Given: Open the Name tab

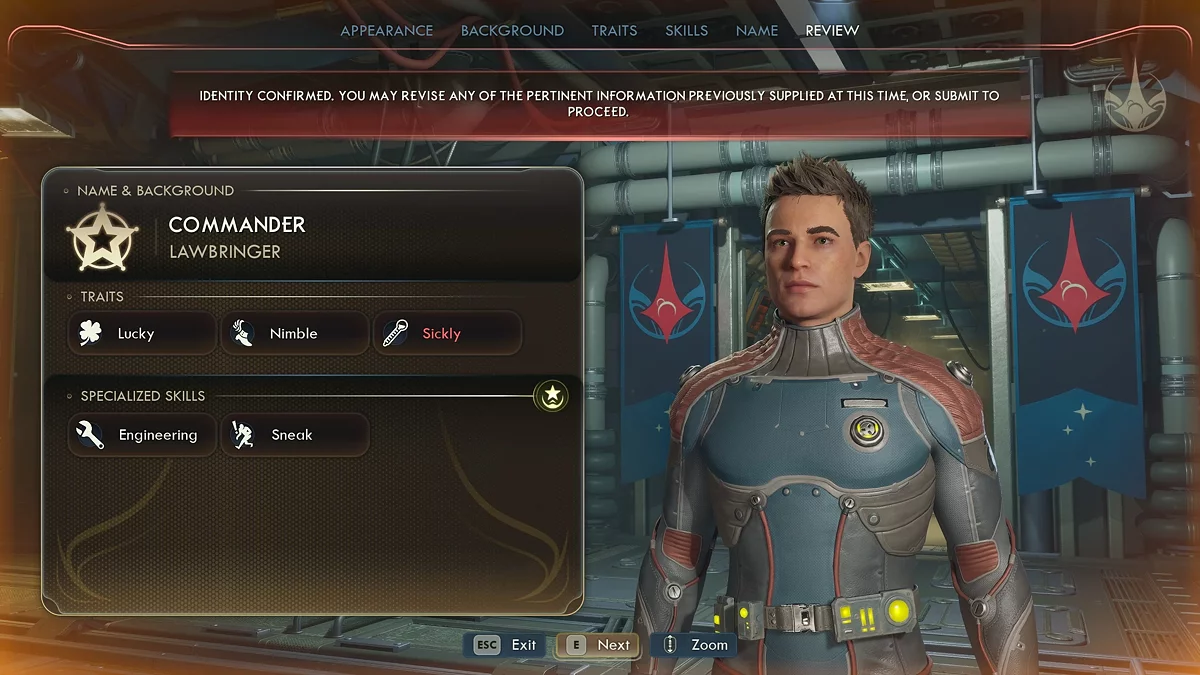Looking at the screenshot, I should [756, 31].
